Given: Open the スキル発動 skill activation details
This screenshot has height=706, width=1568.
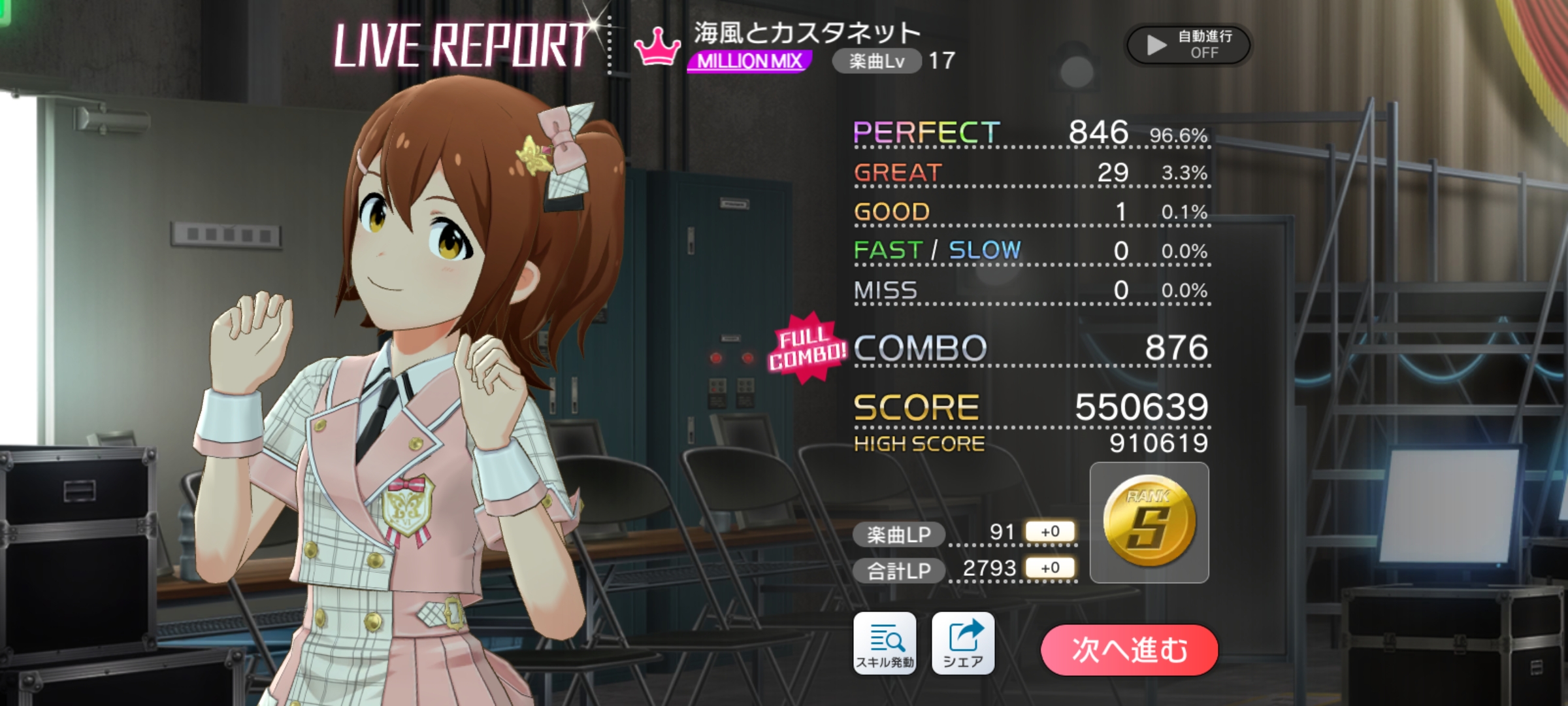Looking at the screenshot, I should click(x=885, y=643).
